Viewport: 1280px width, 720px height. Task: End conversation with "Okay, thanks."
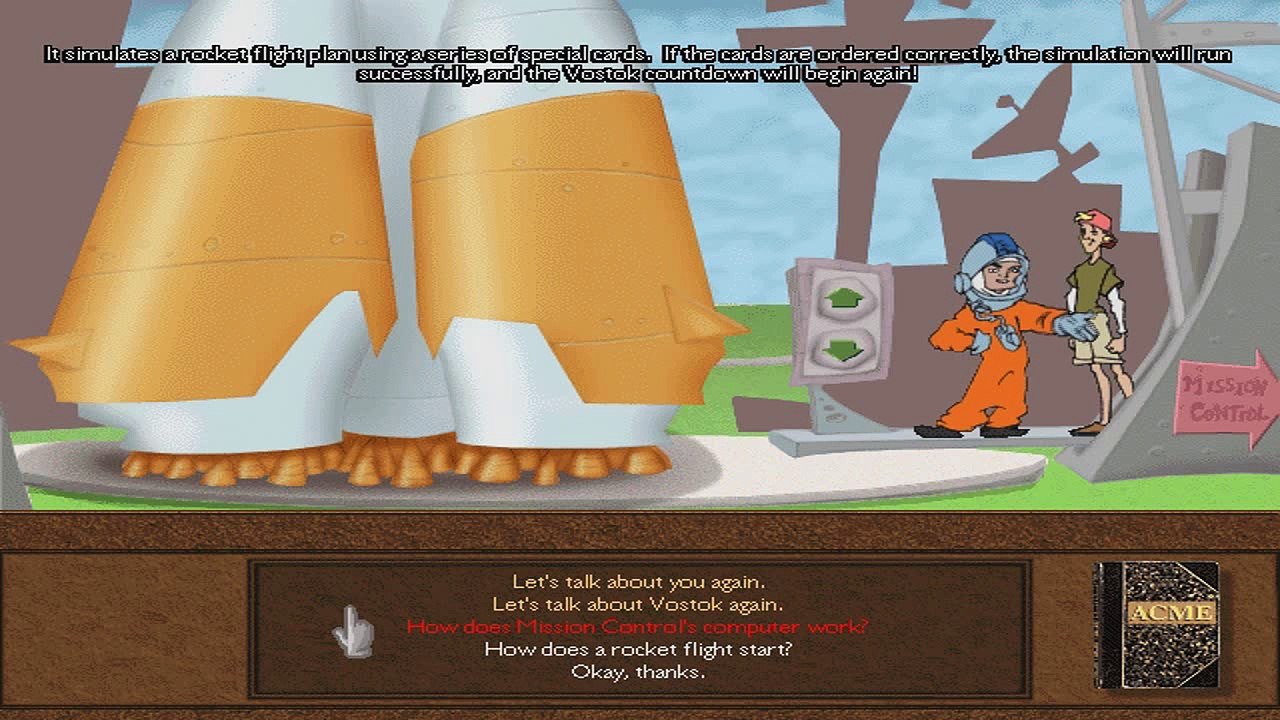coord(638,672)
